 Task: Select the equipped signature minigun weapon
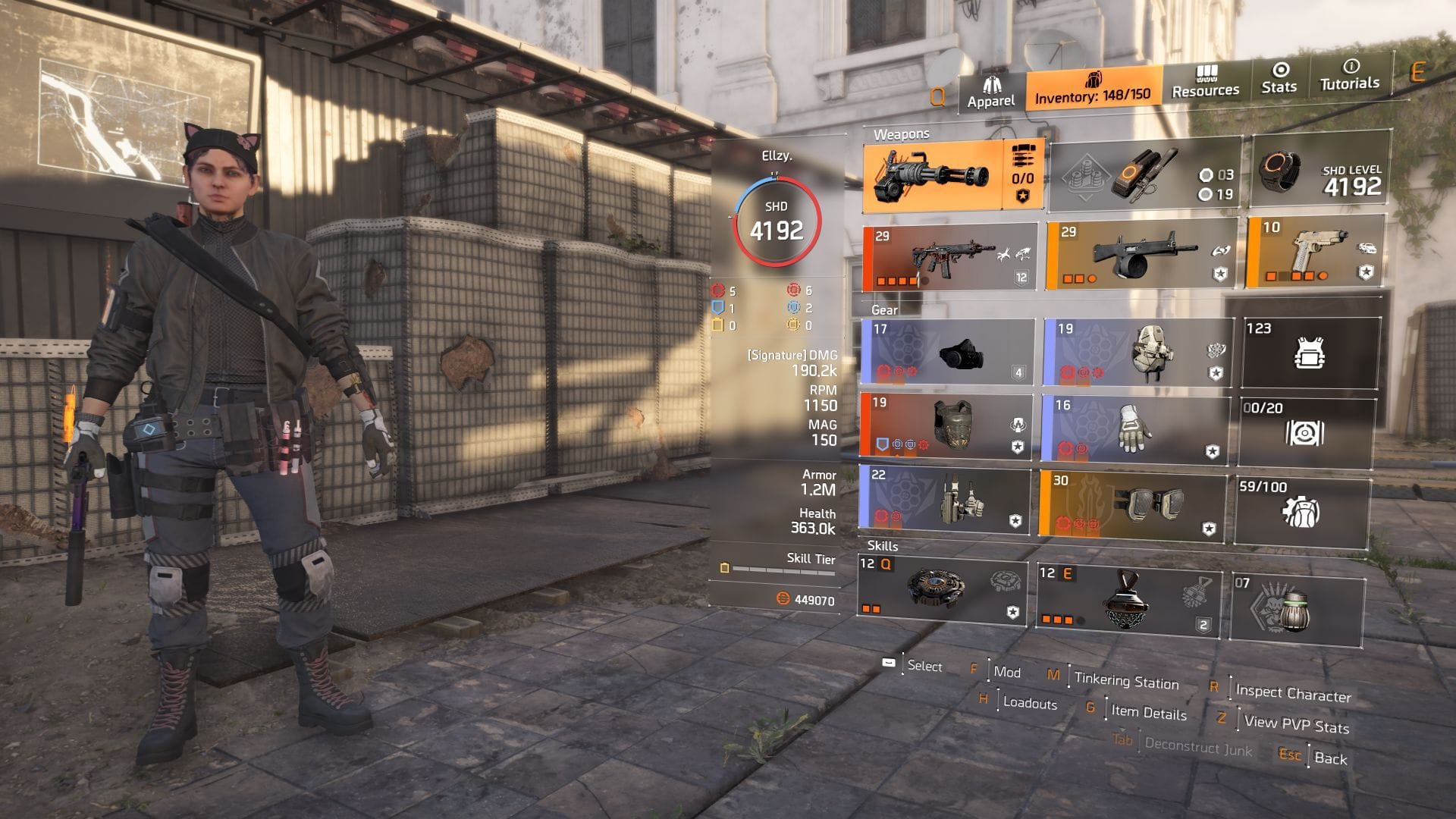940,178
